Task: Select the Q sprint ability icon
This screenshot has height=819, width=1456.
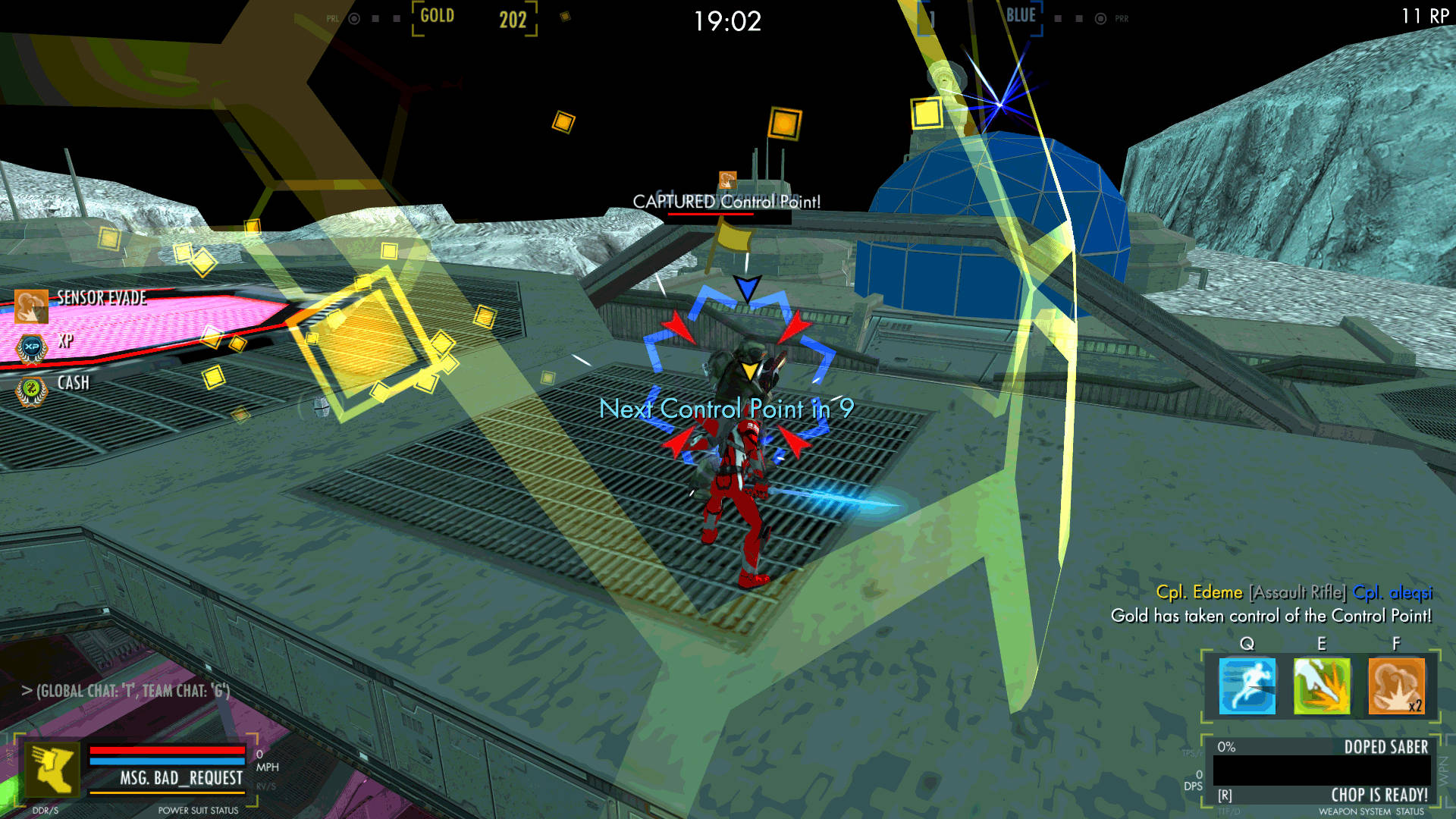Action: point(1247,685)
